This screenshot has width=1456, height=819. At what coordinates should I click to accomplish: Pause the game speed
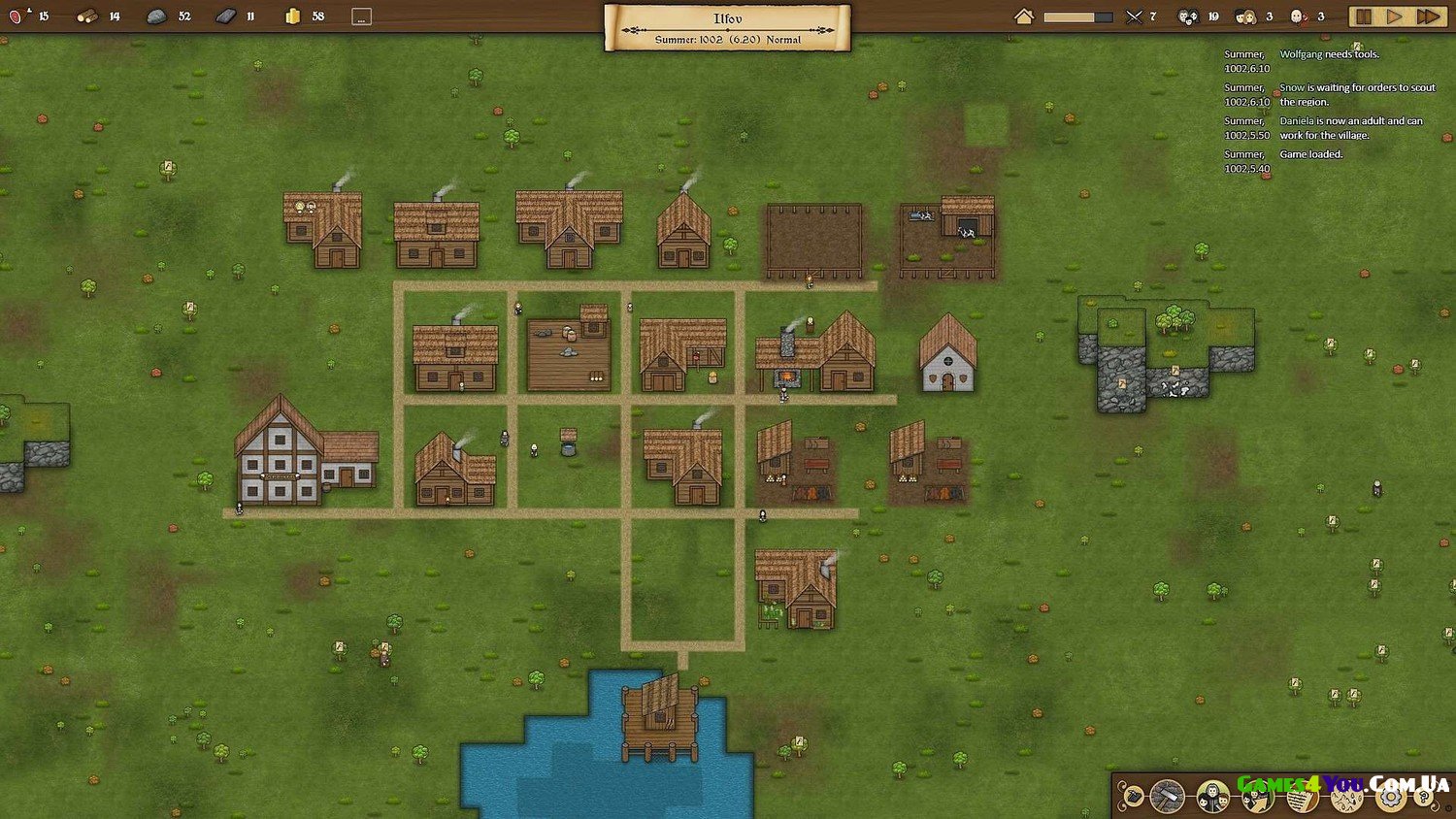pyautogui.click(x=1363, y=16)
